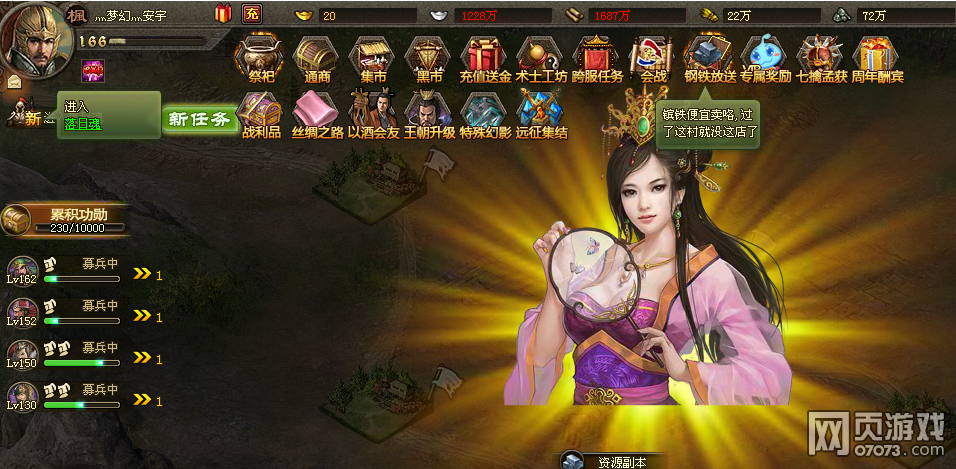Screen dimensions: 956x469
Task: Click the 充 recharge button
Action: (253, 14)
